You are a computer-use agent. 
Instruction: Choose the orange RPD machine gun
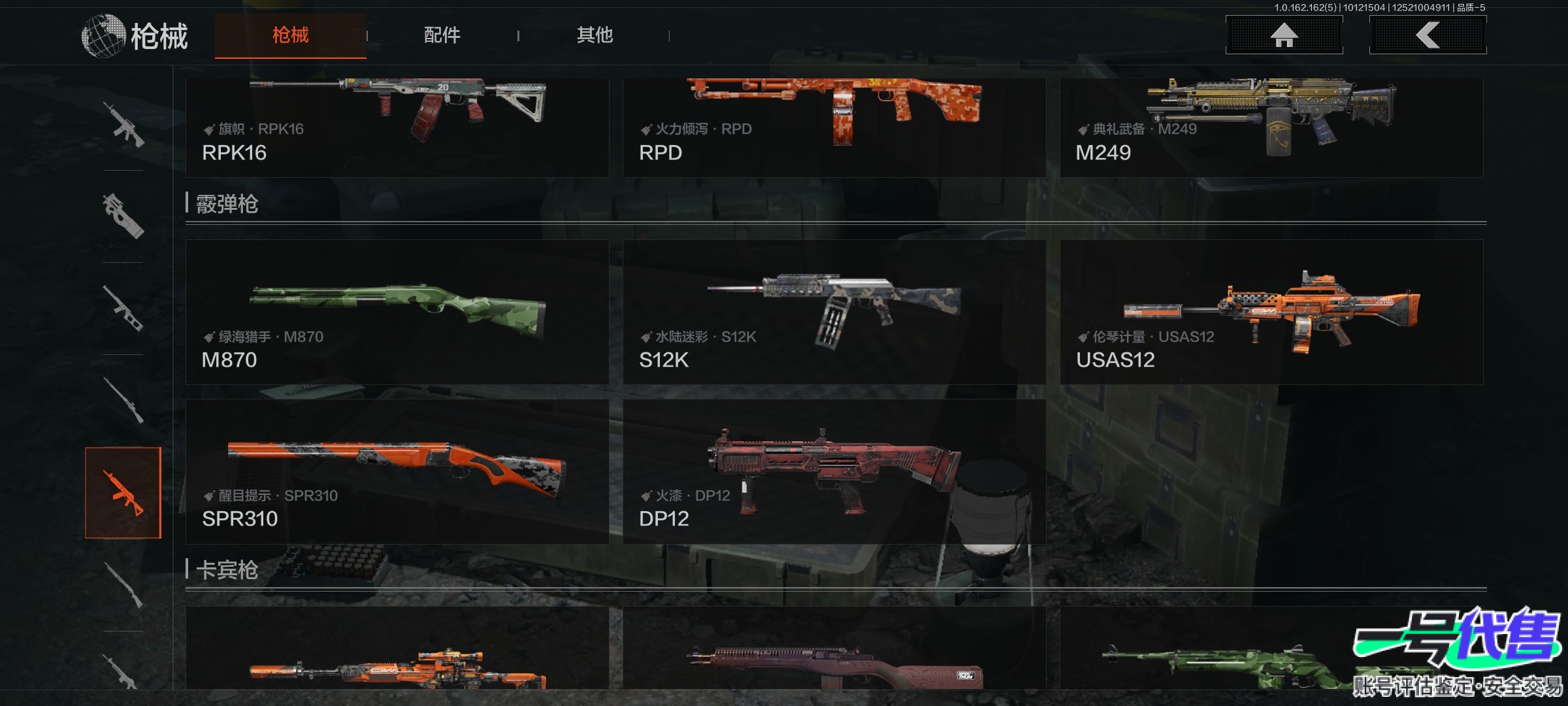(x=834, y=127)
